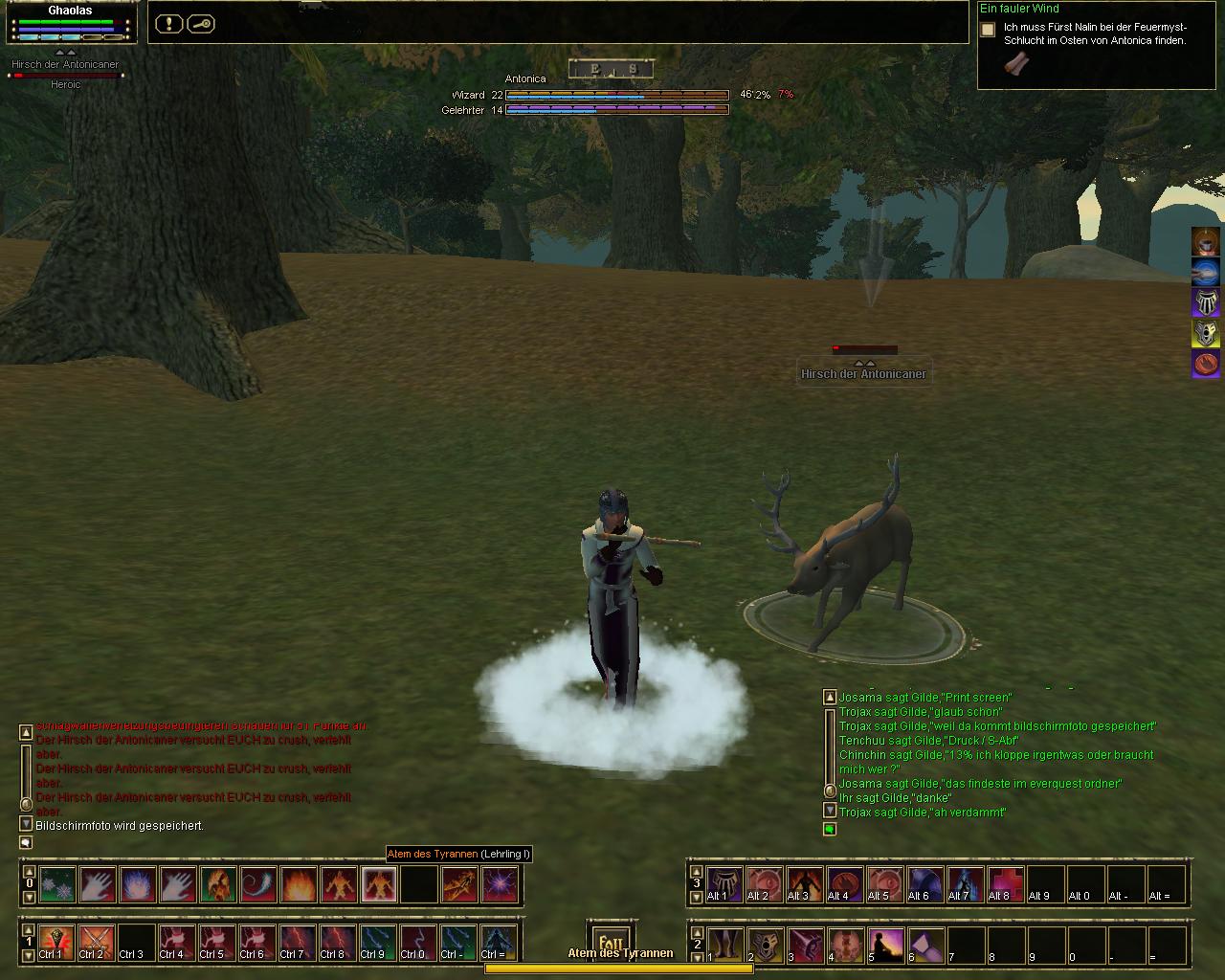Cast the large flame fire spell

298,885
